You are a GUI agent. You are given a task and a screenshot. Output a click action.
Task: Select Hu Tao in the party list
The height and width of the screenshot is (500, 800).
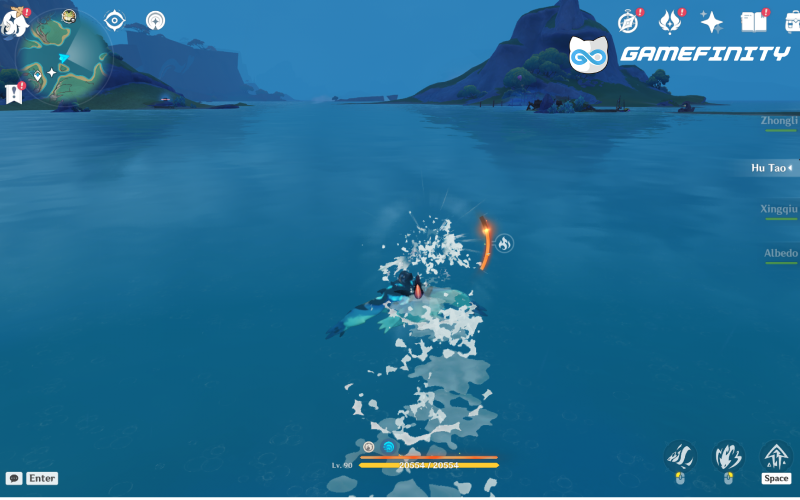pos(772,168)
